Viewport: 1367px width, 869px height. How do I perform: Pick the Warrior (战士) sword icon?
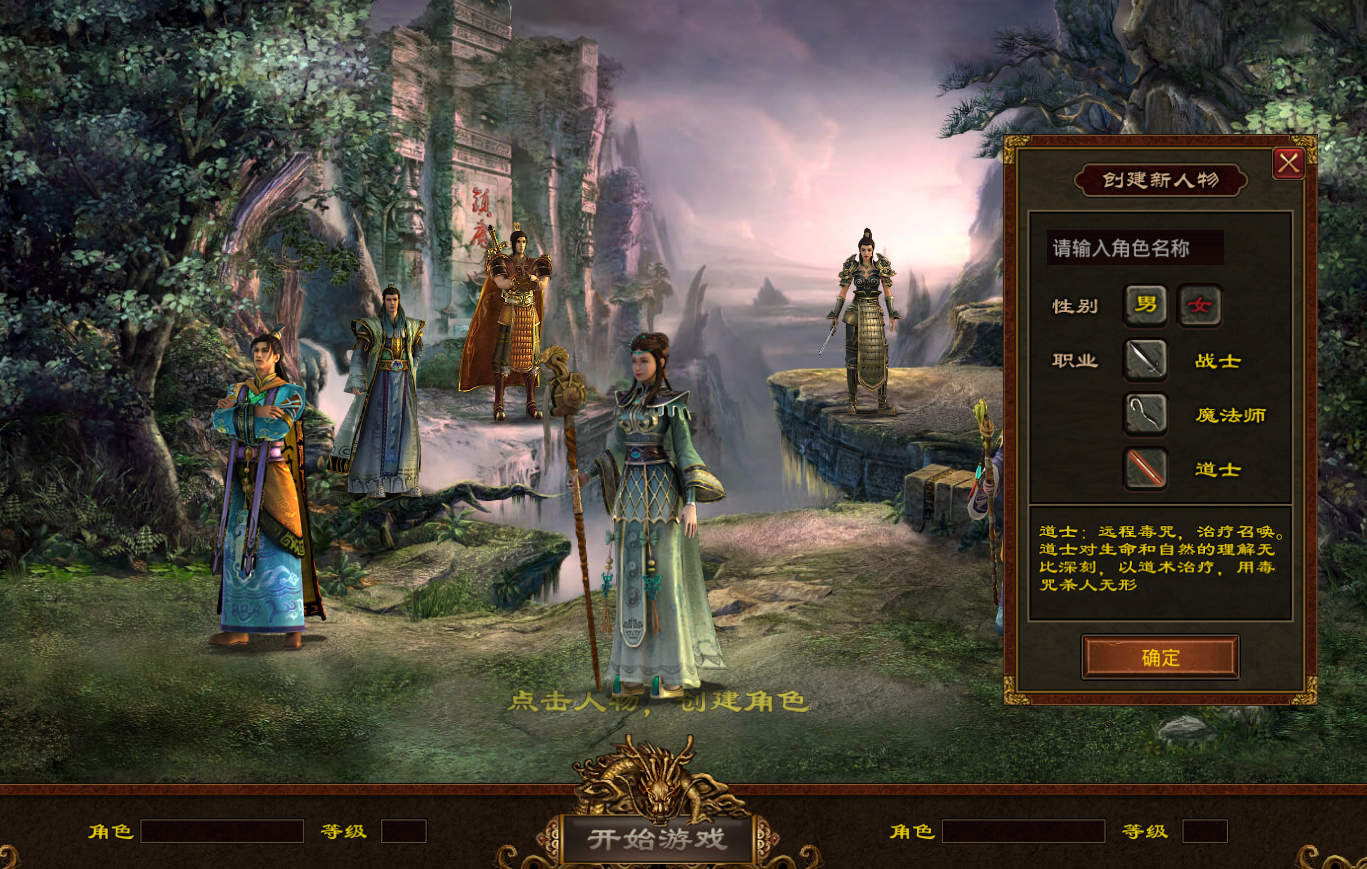pyautogui.click(x=1146, y=360)
